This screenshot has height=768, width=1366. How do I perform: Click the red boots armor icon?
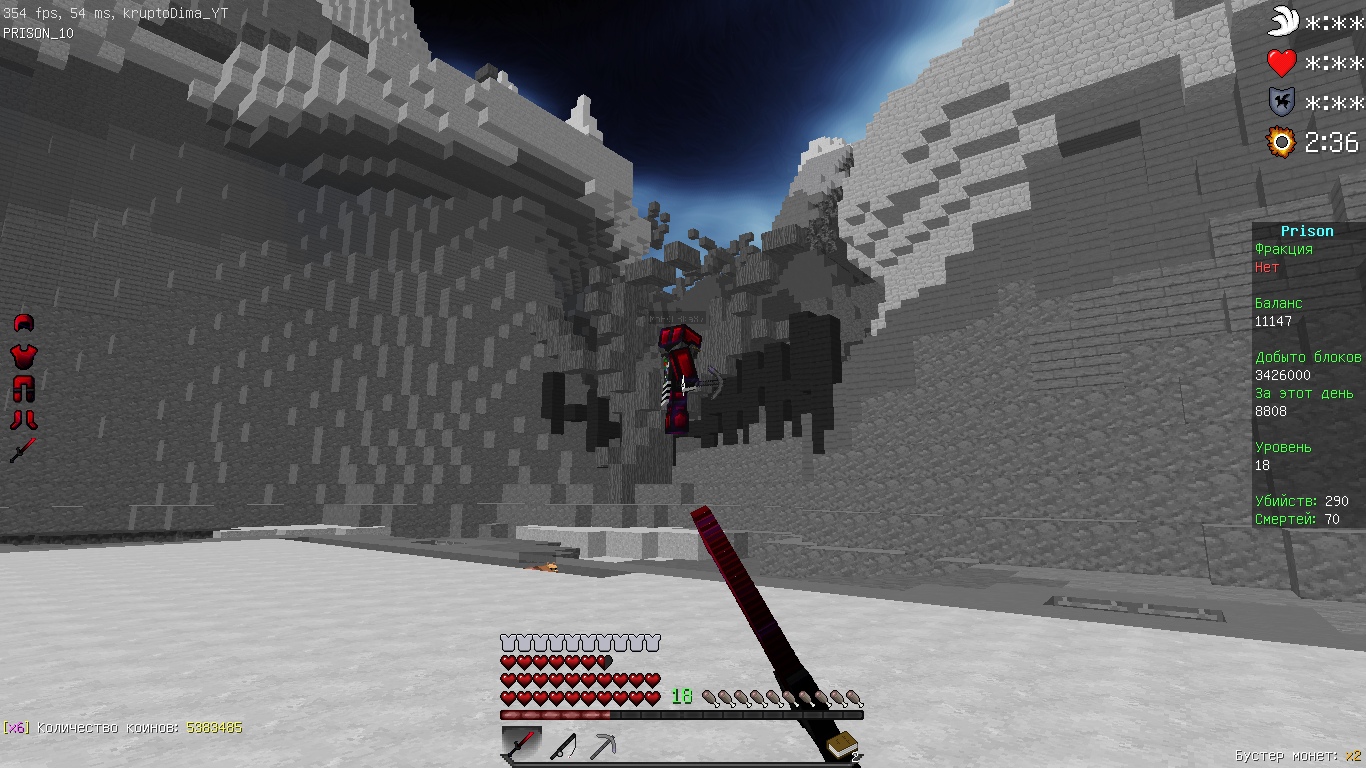(x=23, y=419)
